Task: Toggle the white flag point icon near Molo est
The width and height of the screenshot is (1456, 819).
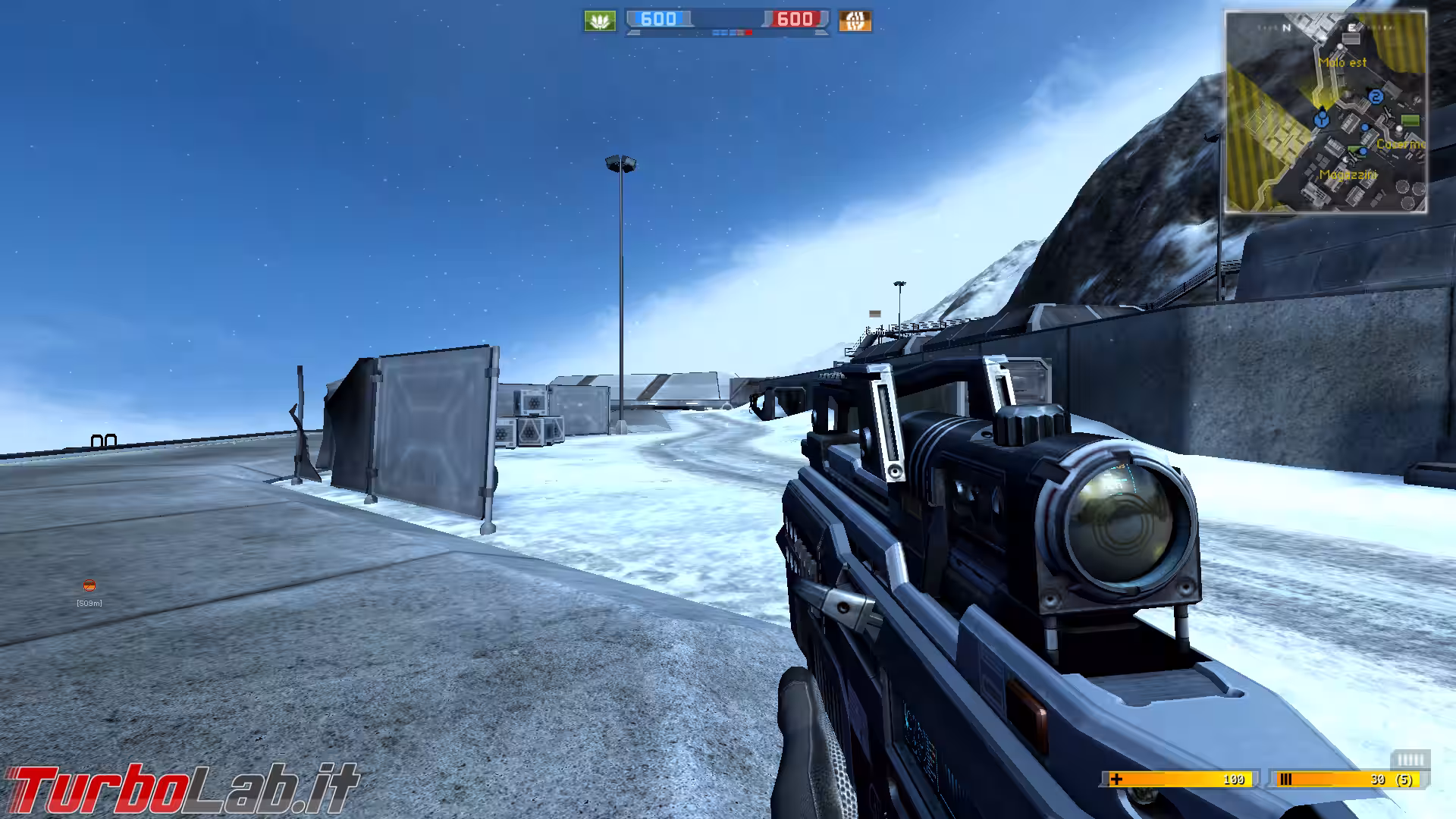Action: pyautogui.click(x=1339, y=46)
